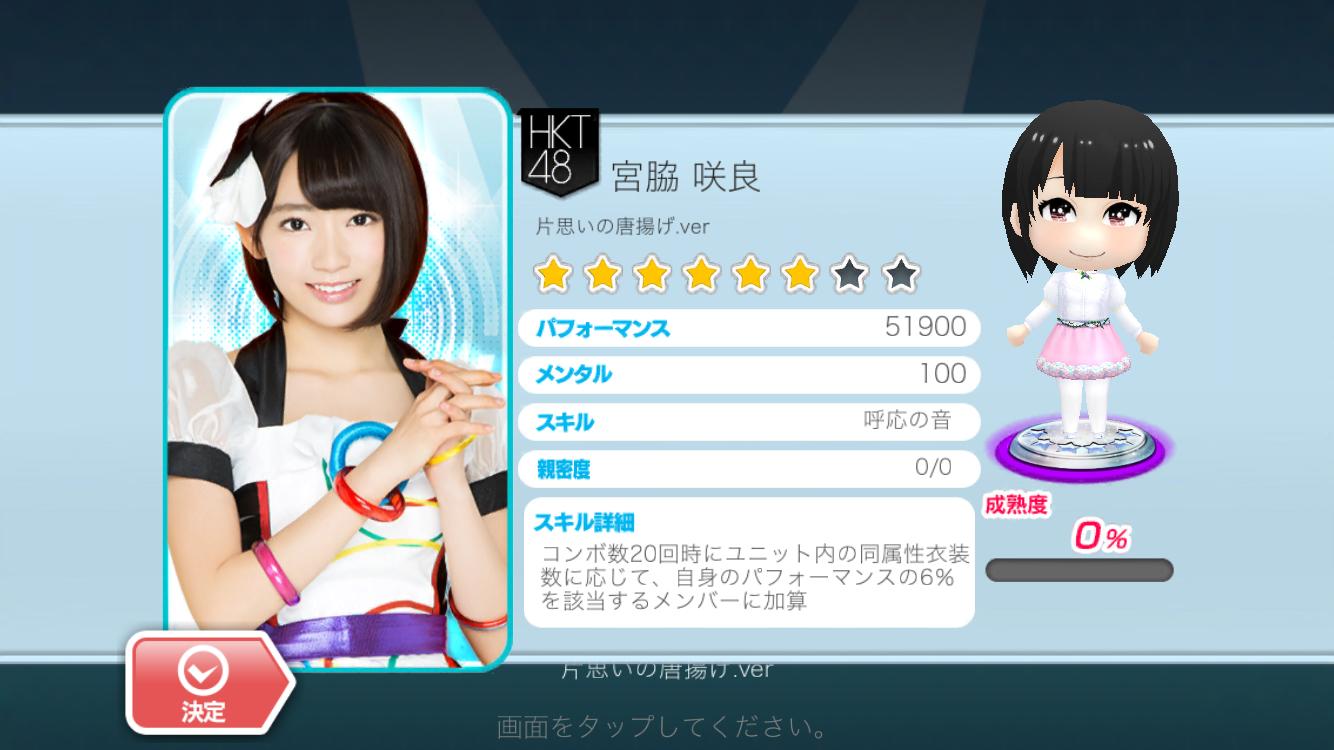The width and height of the screenshot is (1334, 750).
Task: Confirm with the red 決定 button
Action: [x=205, y=684]
